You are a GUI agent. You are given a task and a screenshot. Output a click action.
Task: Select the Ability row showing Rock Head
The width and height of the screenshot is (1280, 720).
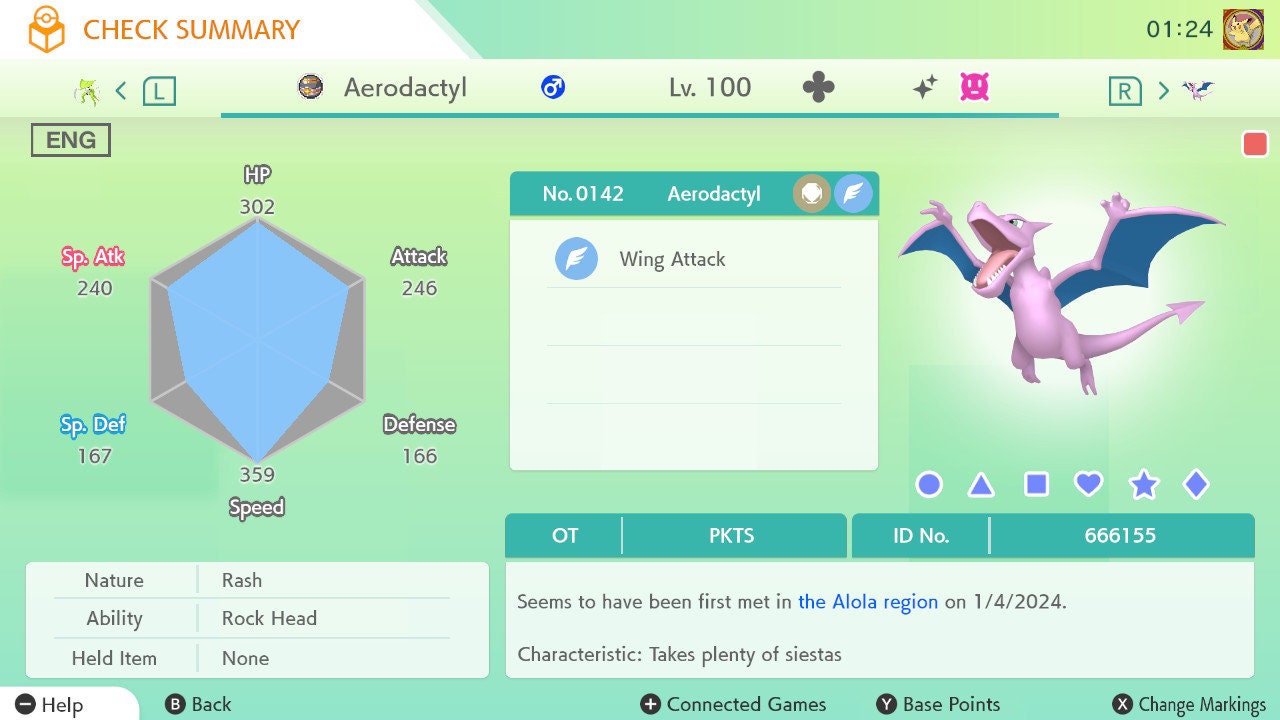point(256,618)
